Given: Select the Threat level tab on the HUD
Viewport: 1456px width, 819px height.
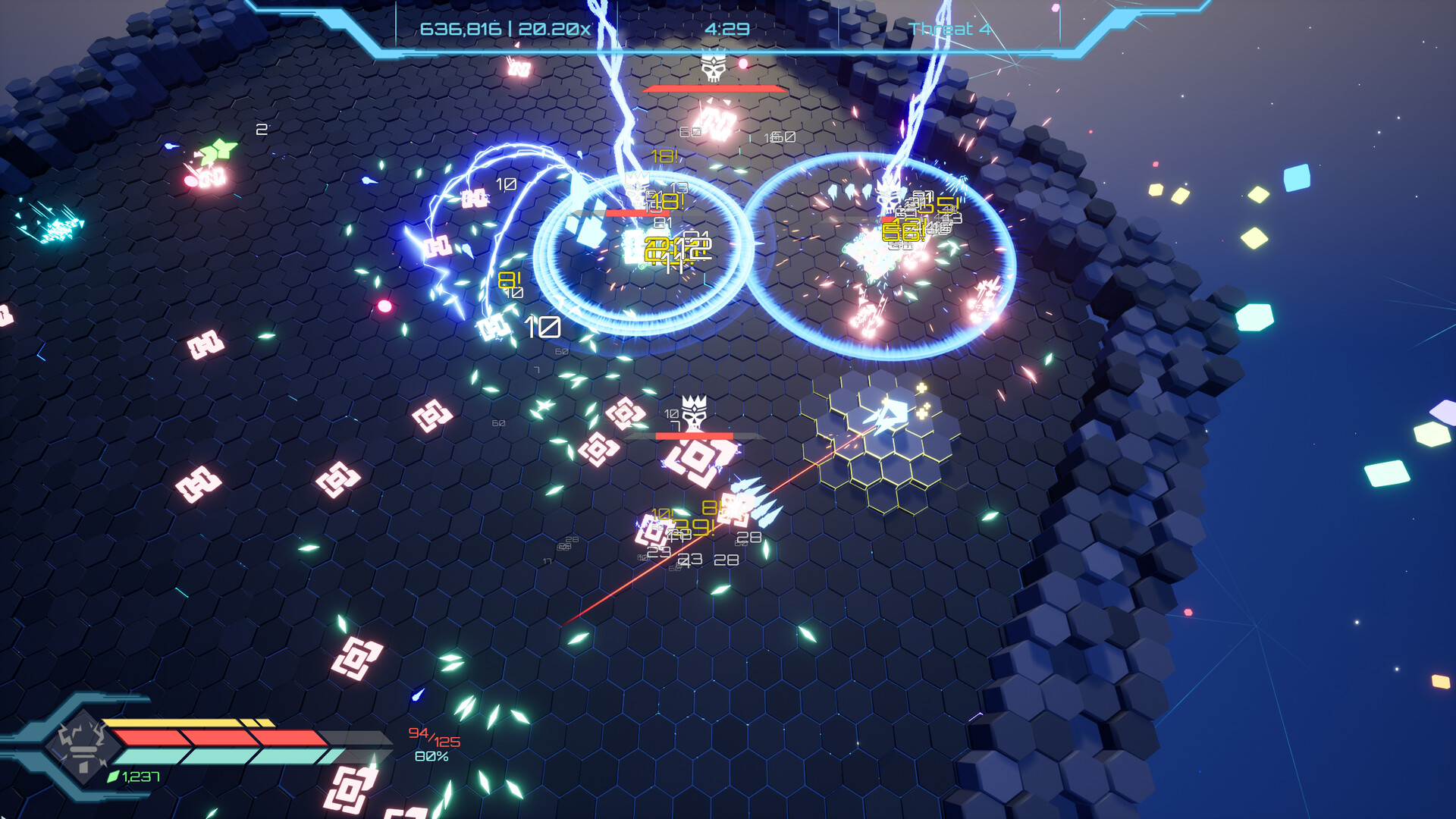Looking at the screenshot, I should (x=955, y=30).
